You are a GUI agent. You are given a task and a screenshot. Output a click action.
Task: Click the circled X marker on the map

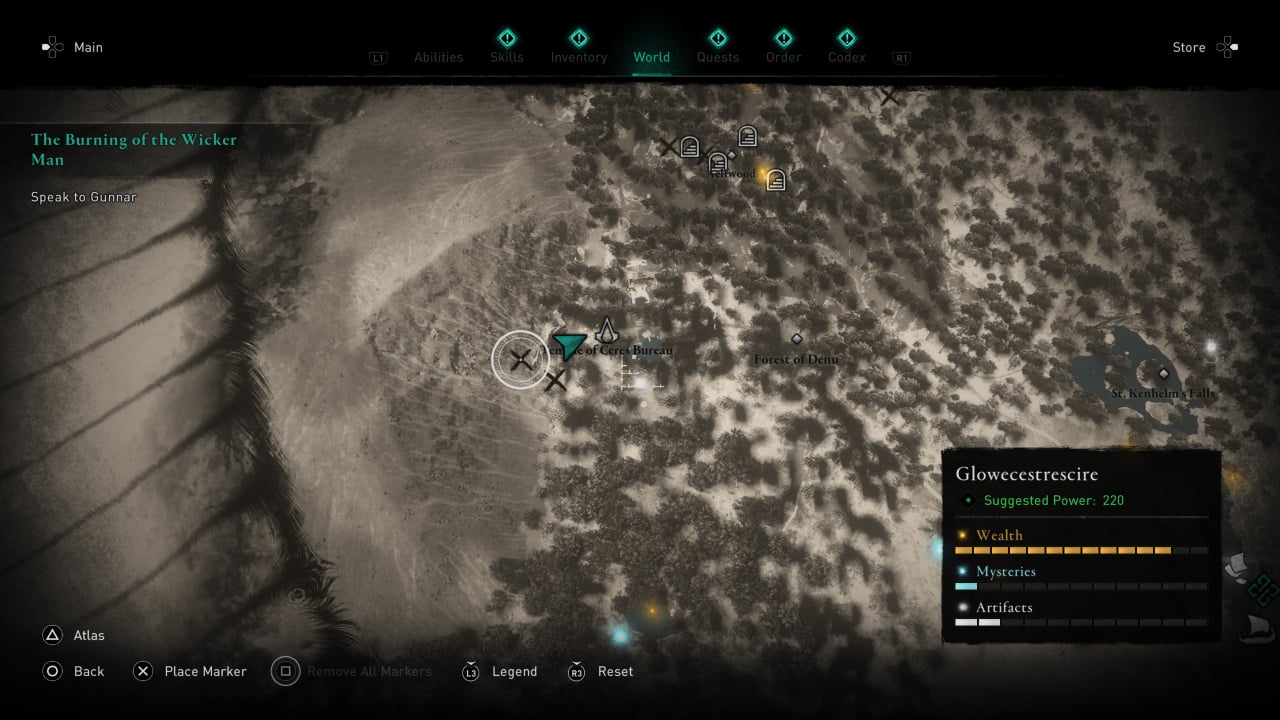520,359
